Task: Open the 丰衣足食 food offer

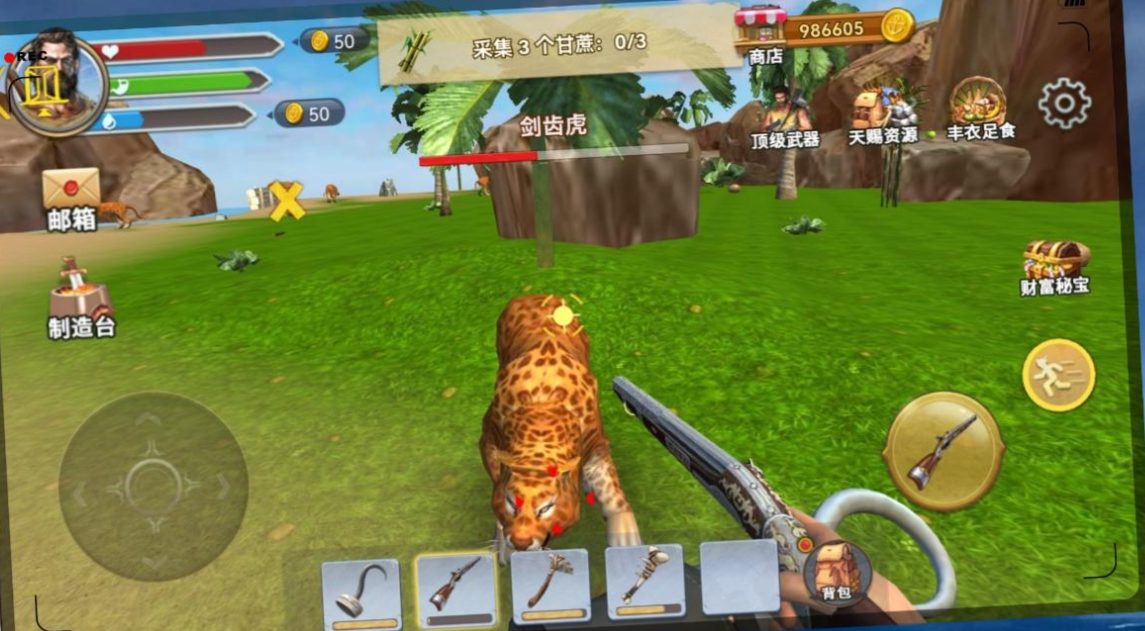Action: [979, 108]
